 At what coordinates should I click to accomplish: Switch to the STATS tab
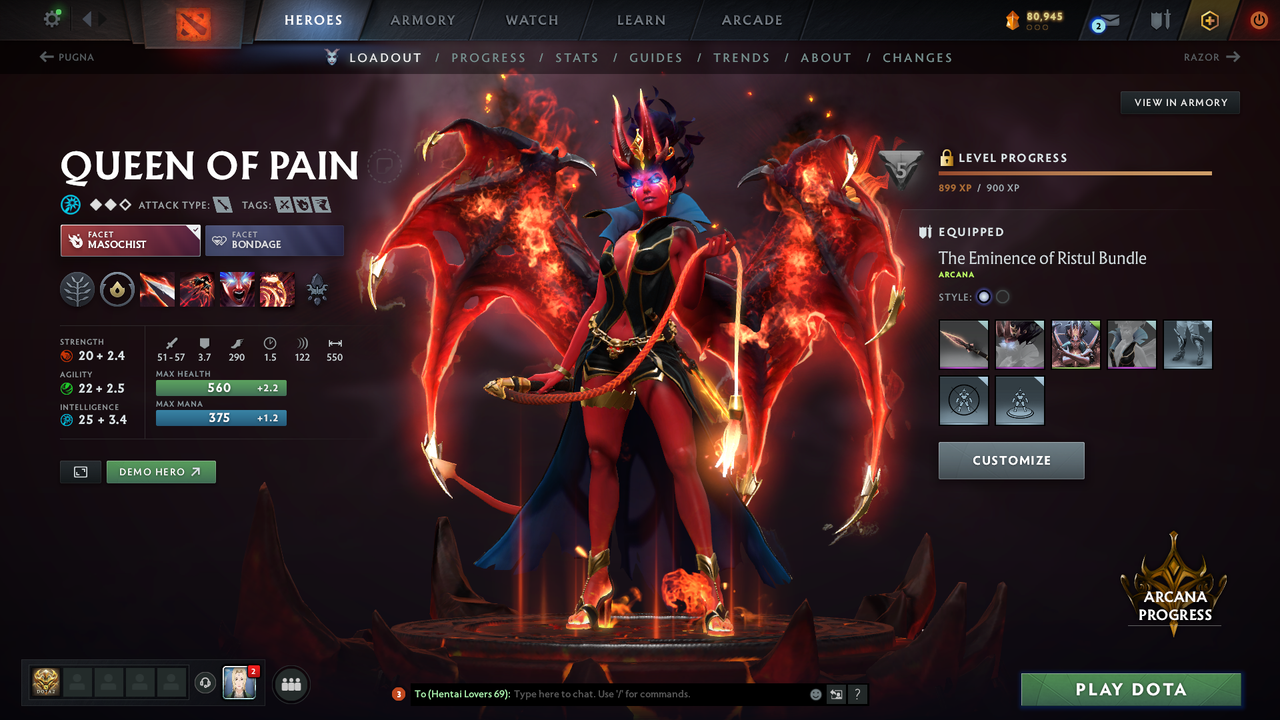[577, 57]
